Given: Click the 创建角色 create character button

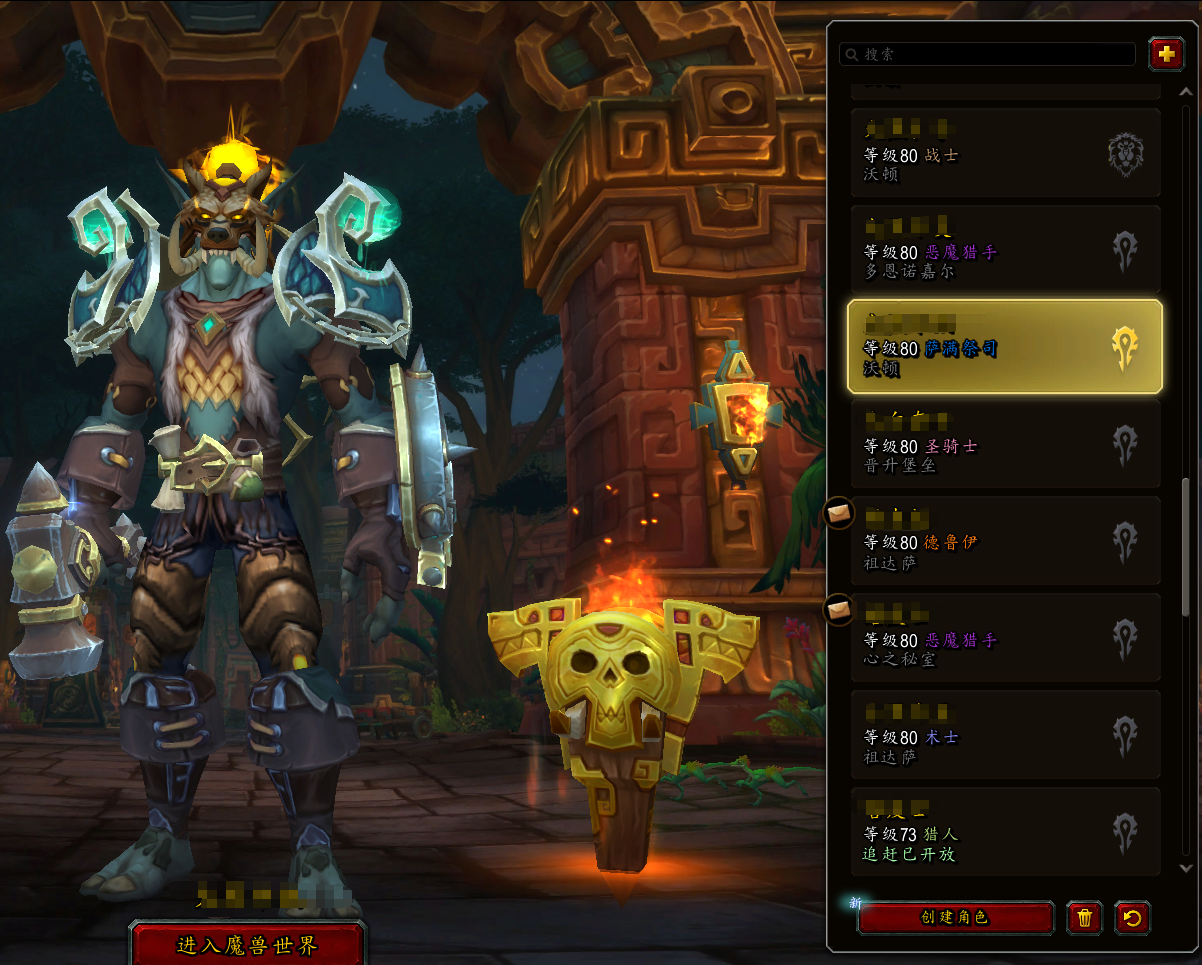Looking at the screenshot, I should pyautogui.click(x=955, y=917).
